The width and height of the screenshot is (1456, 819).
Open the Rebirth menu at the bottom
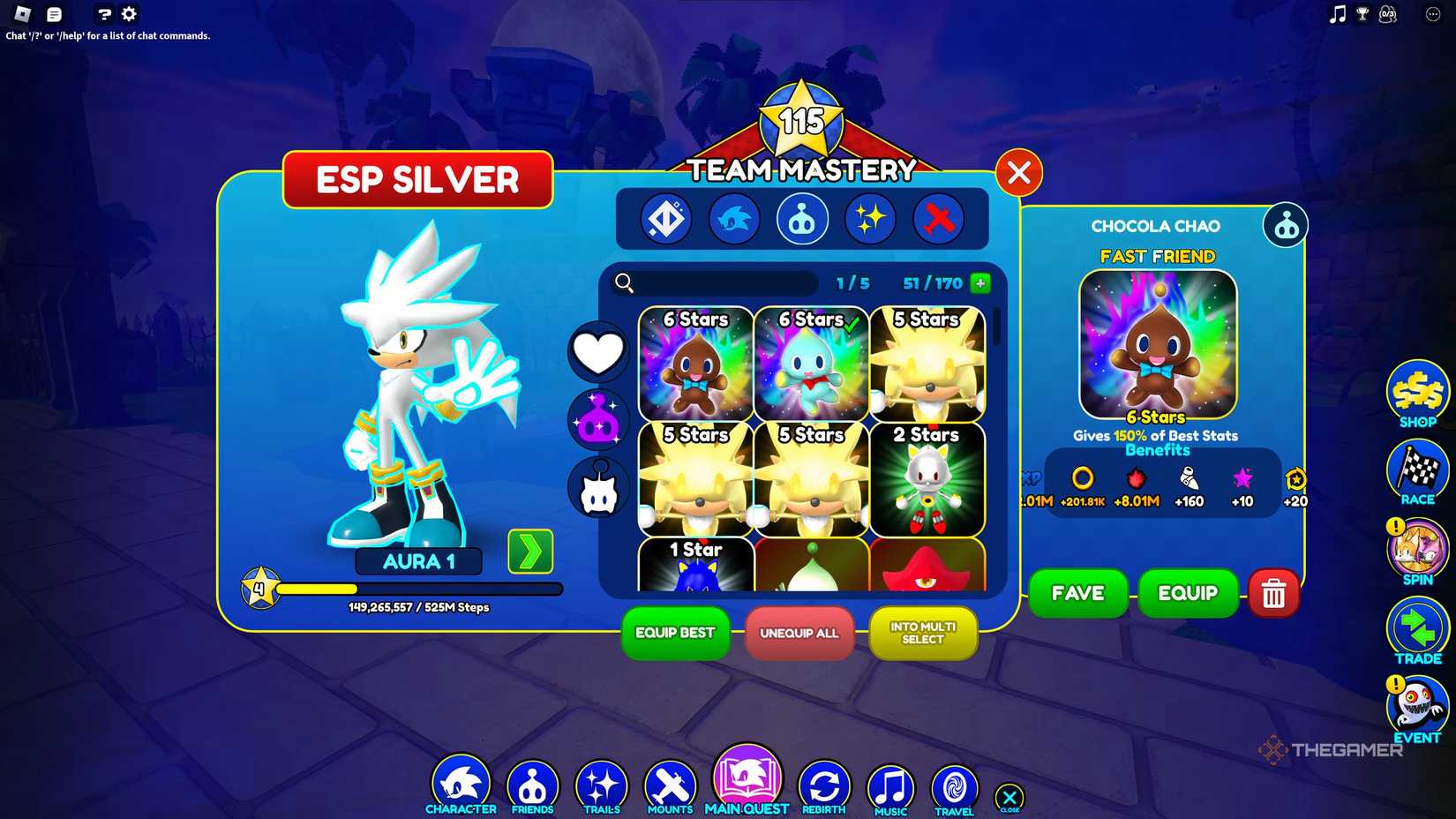823,781
